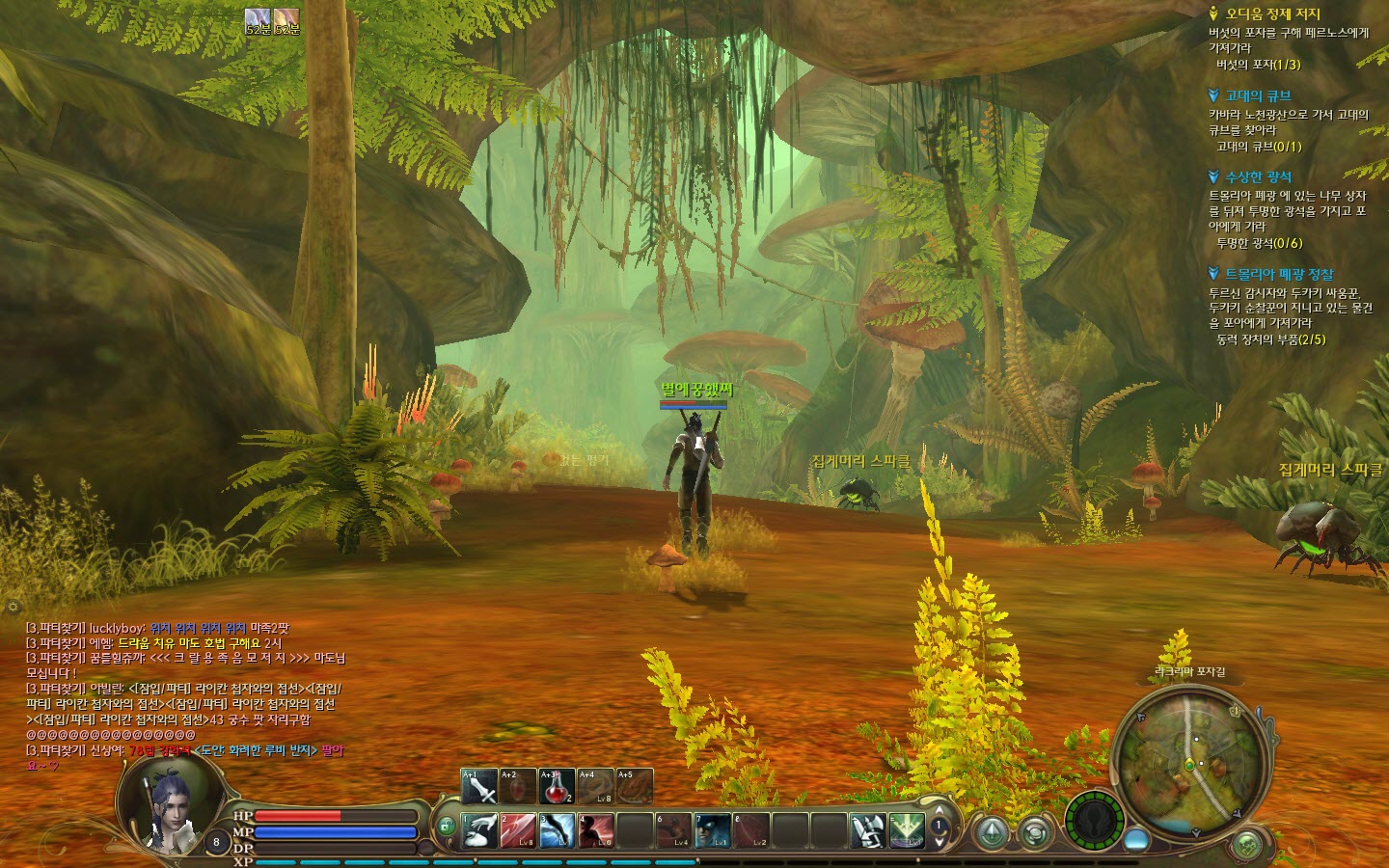Image resolution: width=1389 pixels, height=868 pixels.
Task: Use the red potion in slot A+3
Action: 557,786
